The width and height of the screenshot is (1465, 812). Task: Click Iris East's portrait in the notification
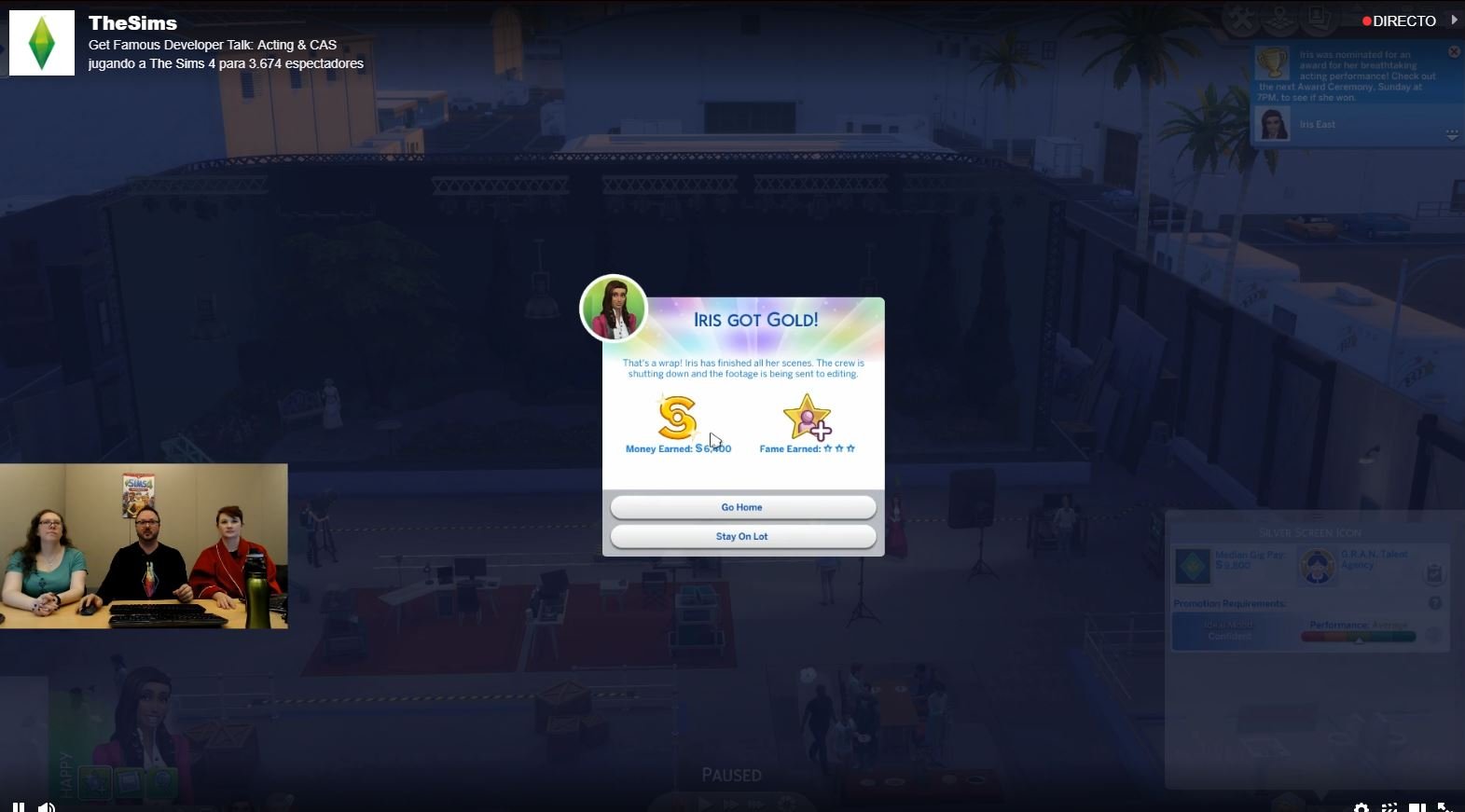click(x=1272, y=124)
